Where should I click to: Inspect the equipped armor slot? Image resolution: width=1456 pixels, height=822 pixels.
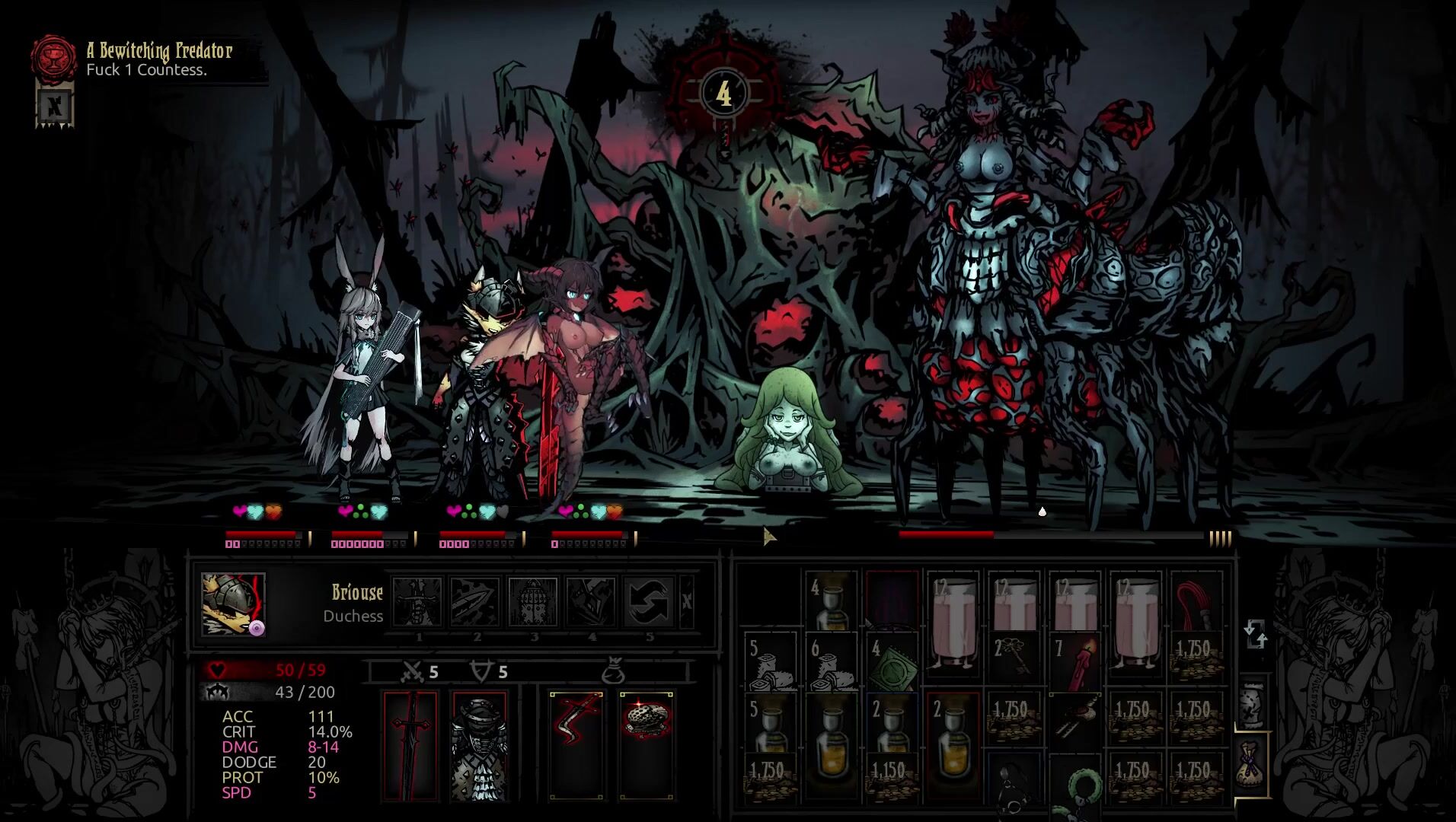coord(480,745)
